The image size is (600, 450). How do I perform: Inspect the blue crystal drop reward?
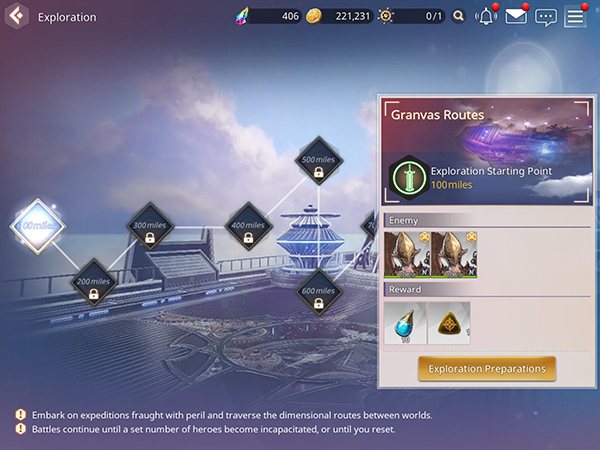(405, 322)
